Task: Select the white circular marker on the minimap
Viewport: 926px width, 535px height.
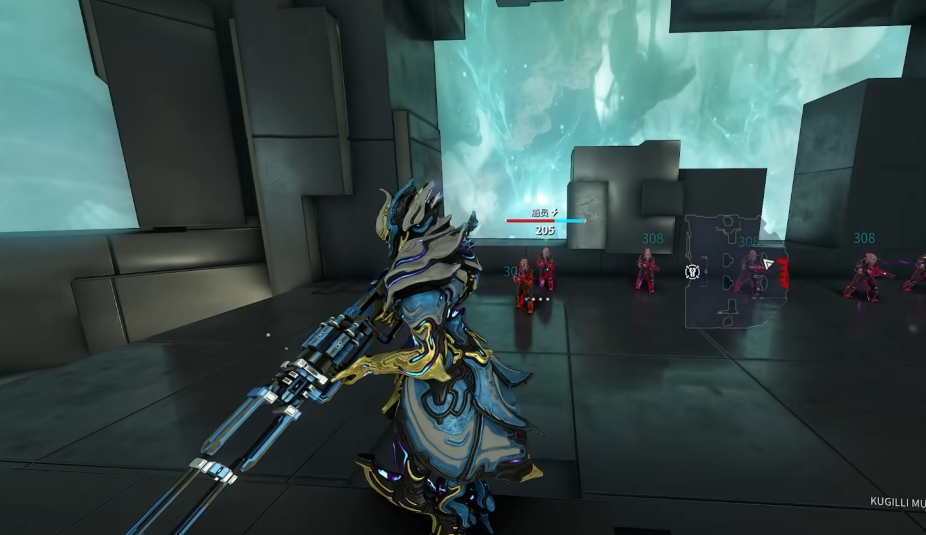Action: pos(691,271)
